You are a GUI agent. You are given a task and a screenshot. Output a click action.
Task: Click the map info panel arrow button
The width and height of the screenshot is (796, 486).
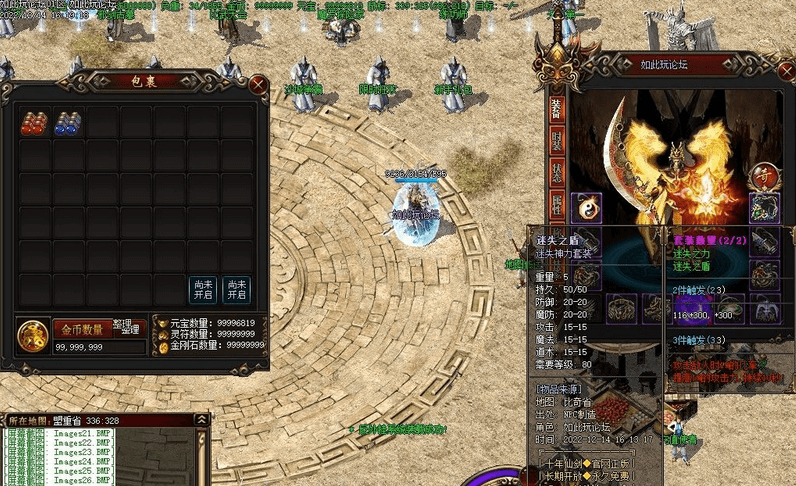(201, 421)
